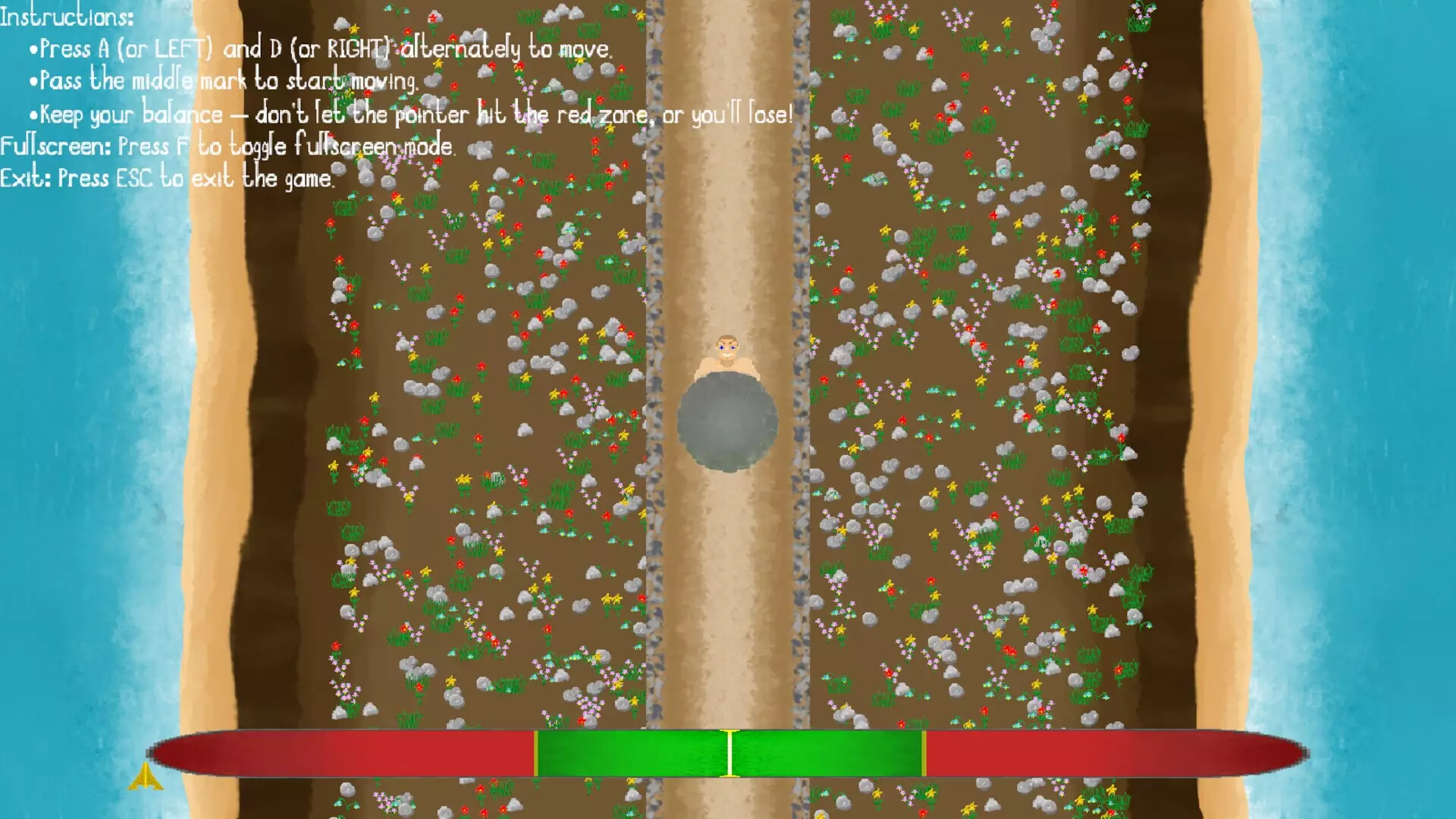Click the left red danger zone on the bar
Viewport: 1456px width, 819px height.
(x=341, y=753)
